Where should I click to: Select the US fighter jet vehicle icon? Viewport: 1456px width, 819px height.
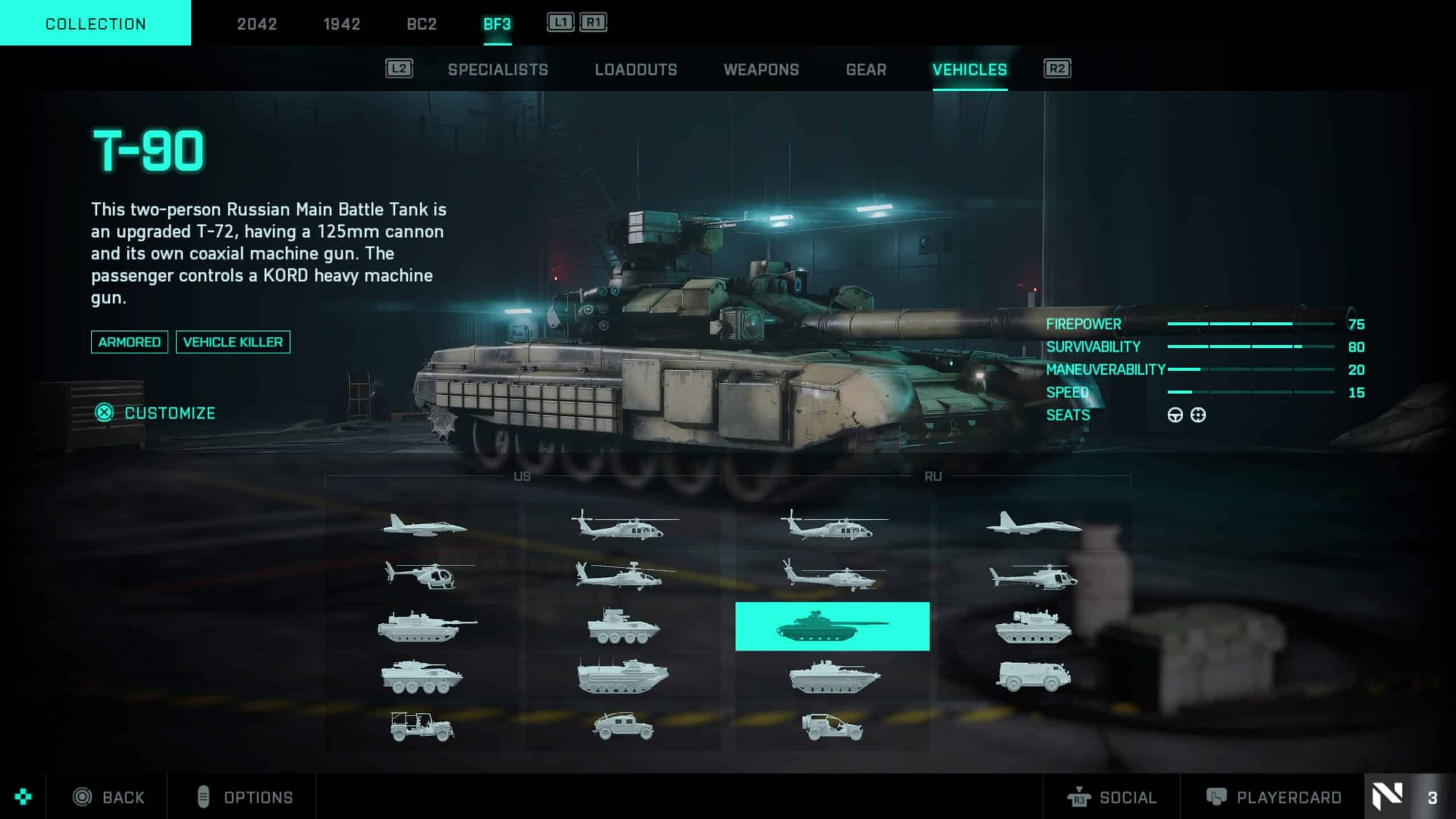pyautogui.click(x=424, y=526)
